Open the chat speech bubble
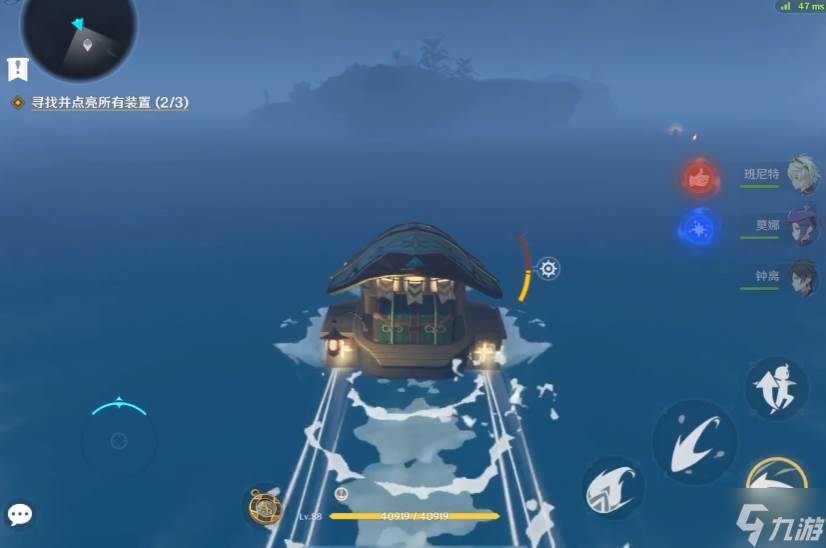 pyautogui.click(x=20, y=514)
